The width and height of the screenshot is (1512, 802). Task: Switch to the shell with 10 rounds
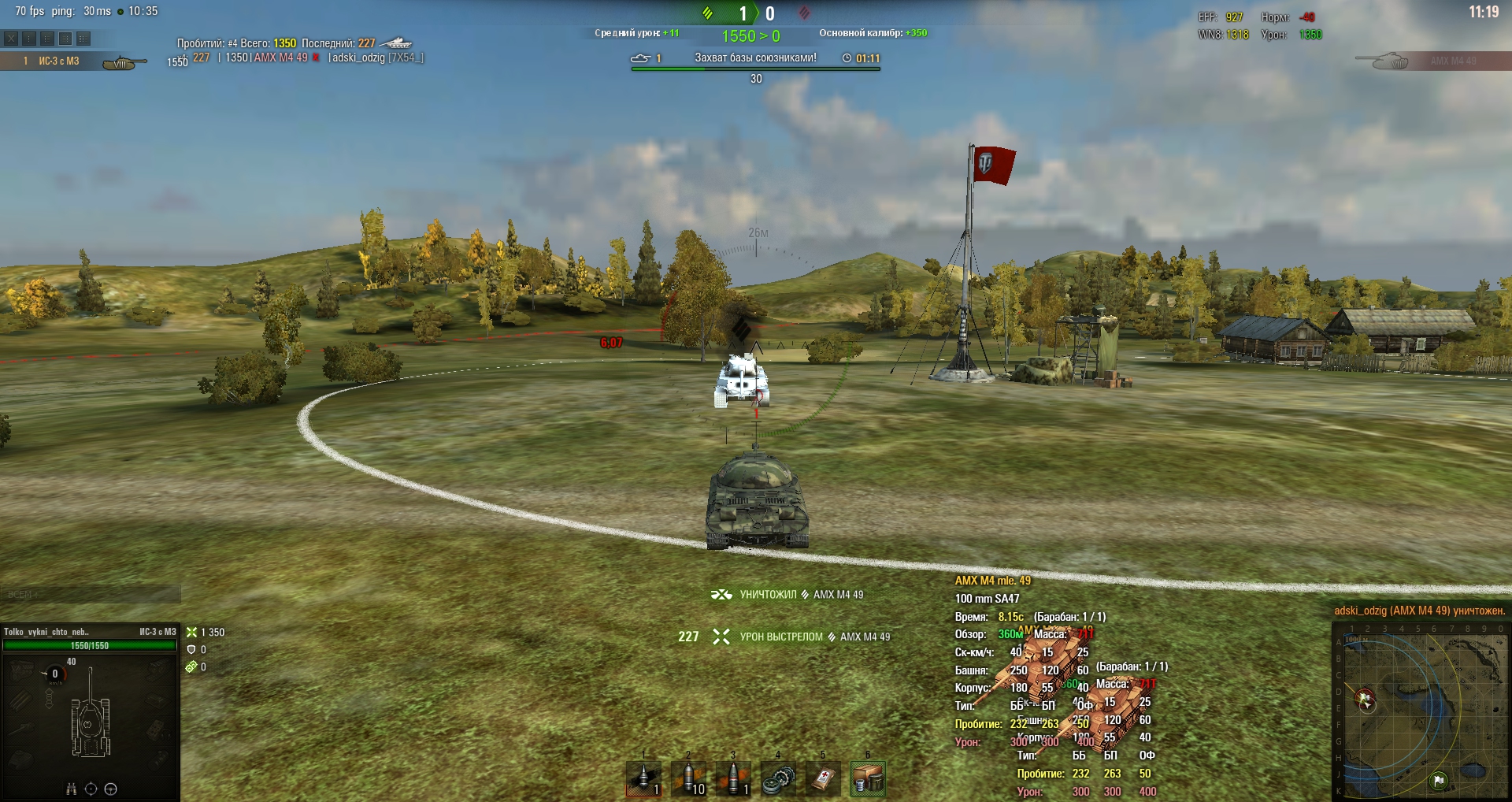(x=688, y=778)
